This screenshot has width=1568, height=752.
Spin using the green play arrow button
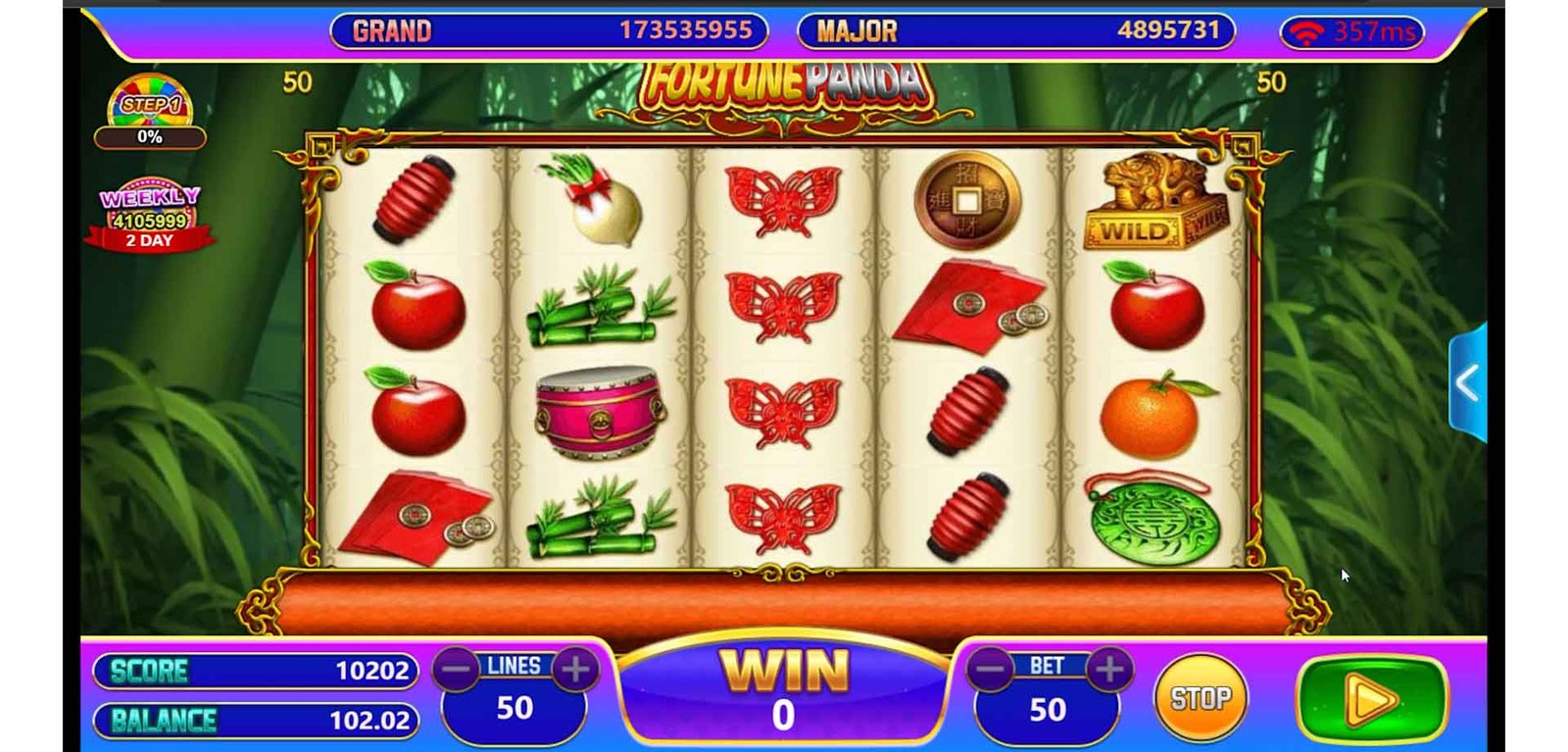(x=1371, y=700)
